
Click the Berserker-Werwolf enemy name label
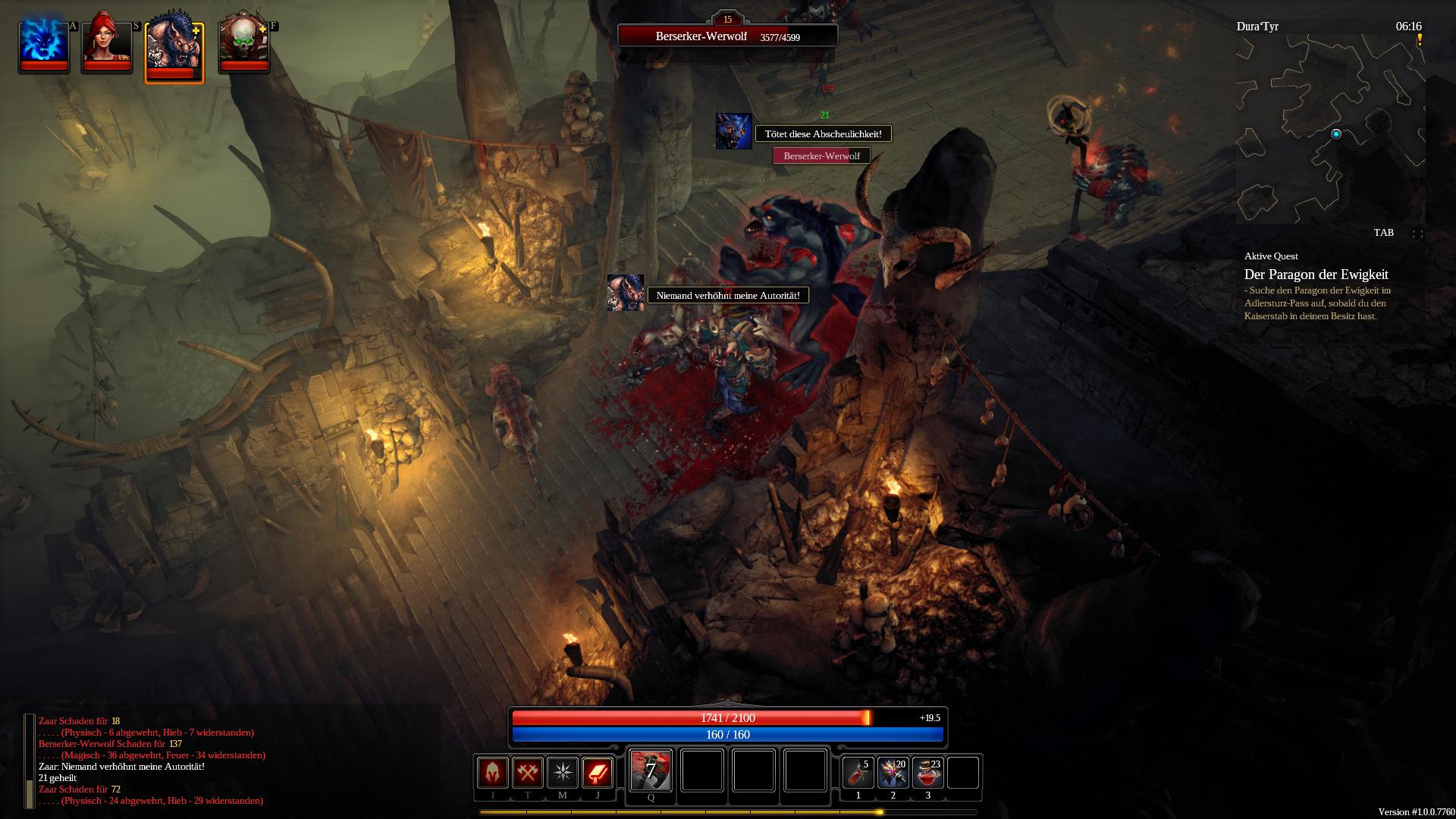[x=821, y=156]
